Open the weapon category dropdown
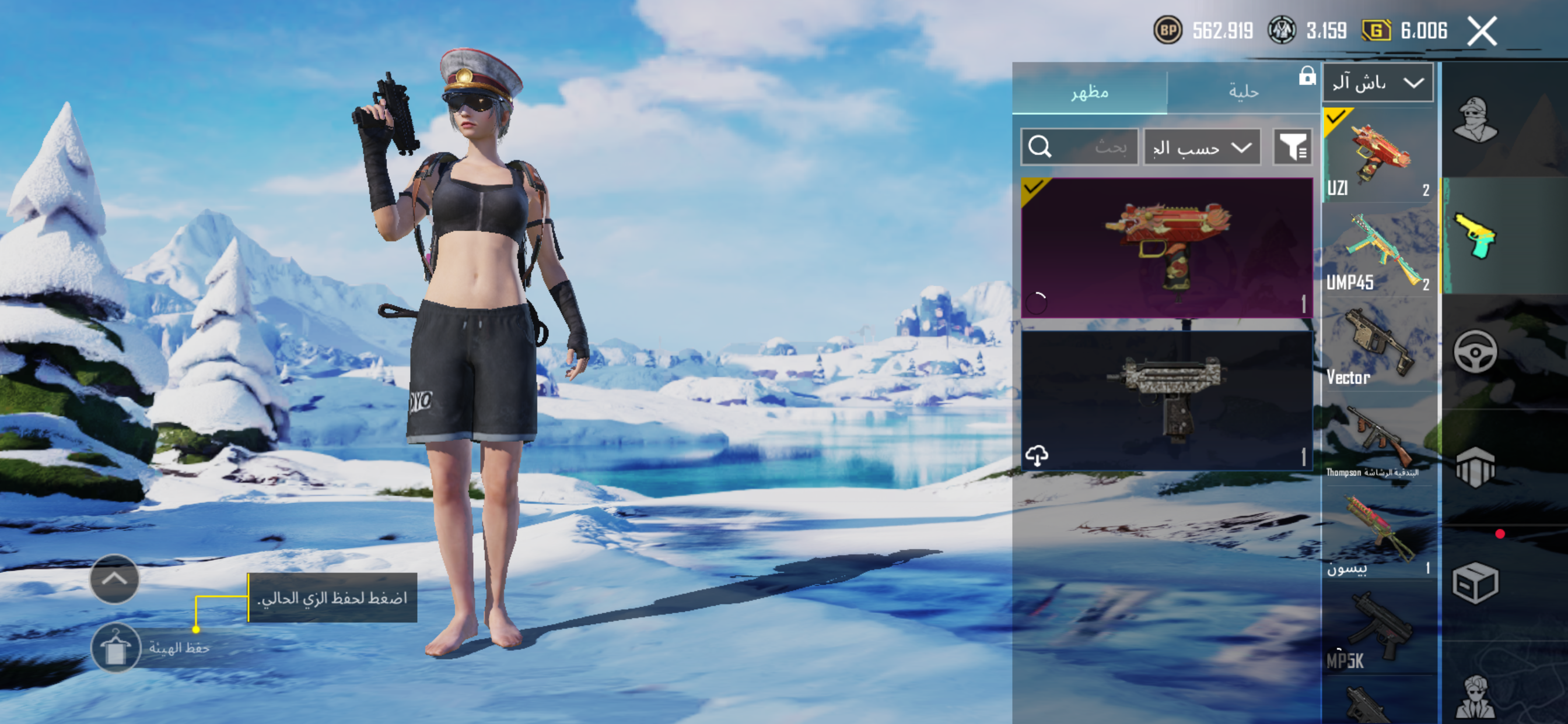Image resolution: width=1568 pixels, height=724 pixels. click(x=1377, y=83)
